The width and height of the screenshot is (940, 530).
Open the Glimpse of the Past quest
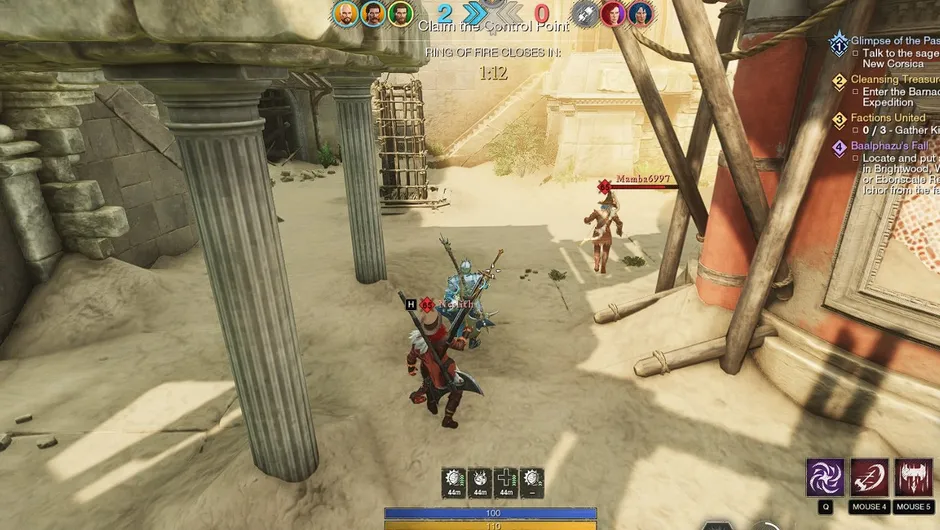point(894,41)
